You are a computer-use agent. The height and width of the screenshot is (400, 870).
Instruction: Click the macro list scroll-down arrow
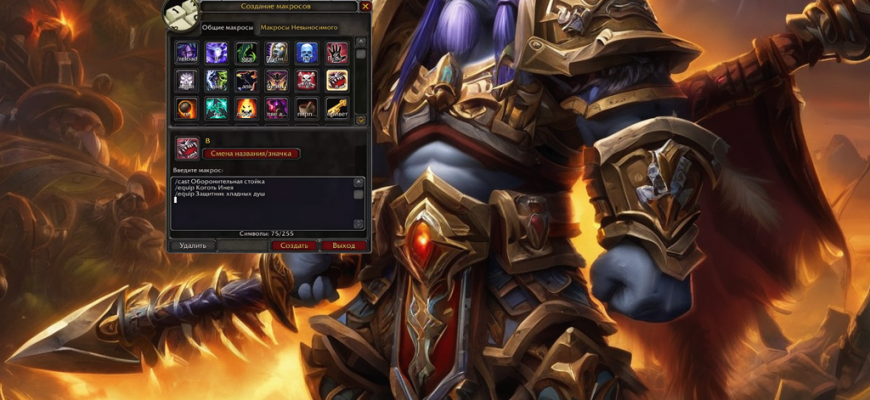[361, 118]
